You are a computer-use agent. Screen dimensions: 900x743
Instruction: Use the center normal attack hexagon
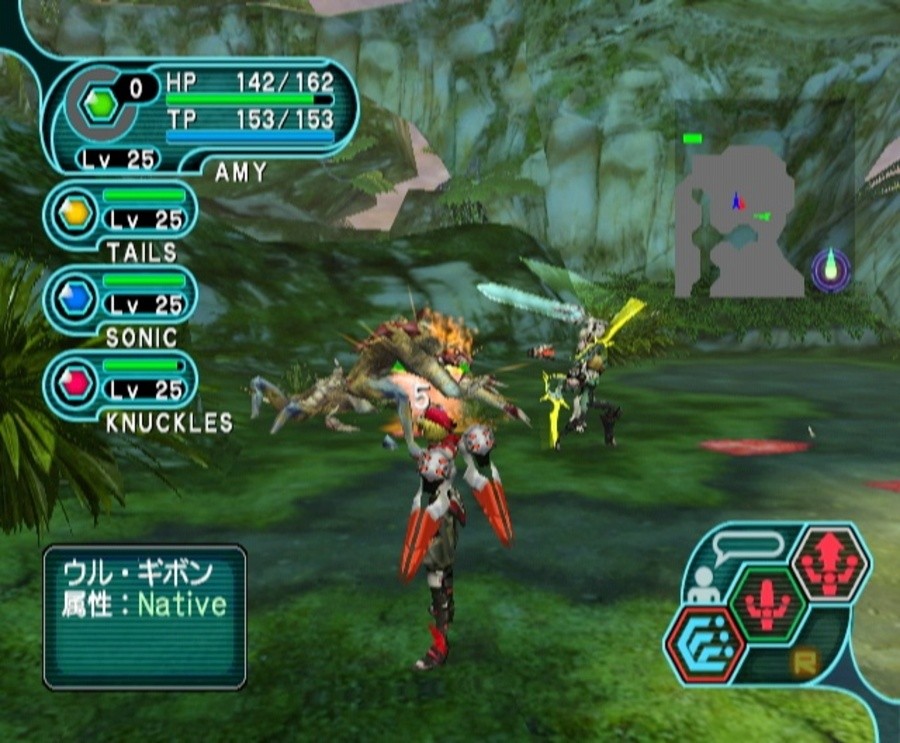(767, 603)
